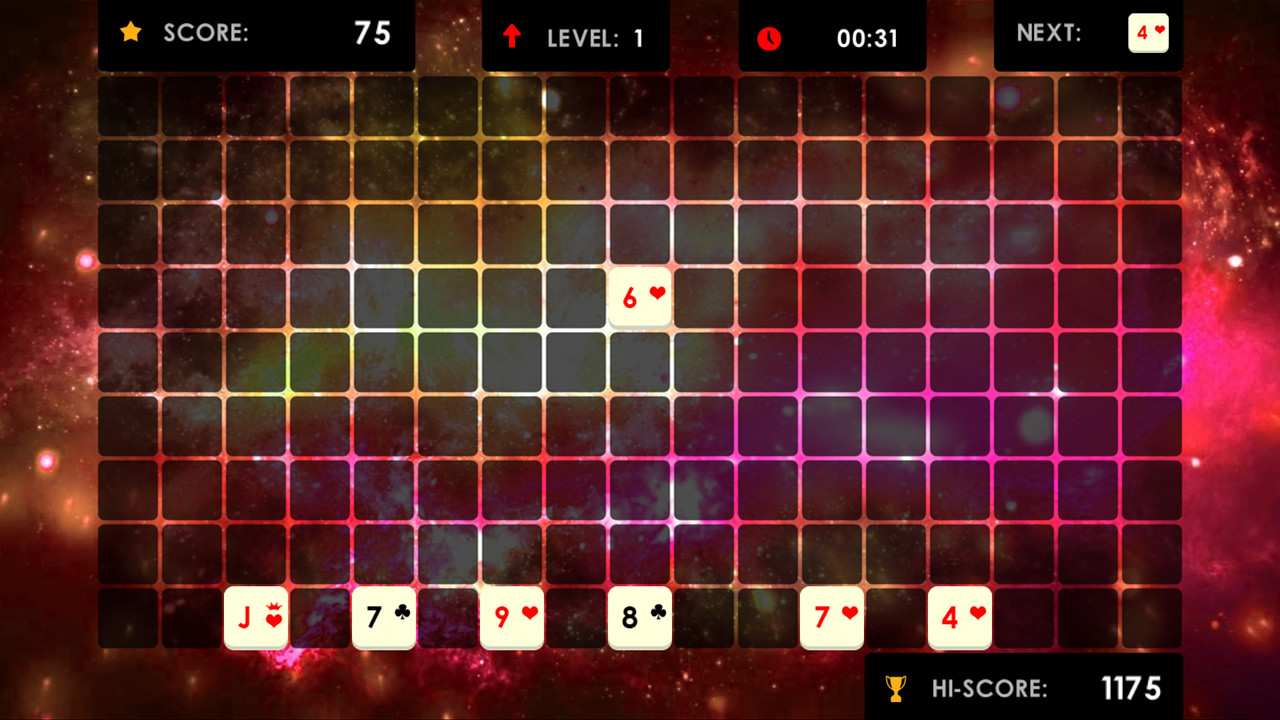Select the 9 of Hearts card

point(512,618)
